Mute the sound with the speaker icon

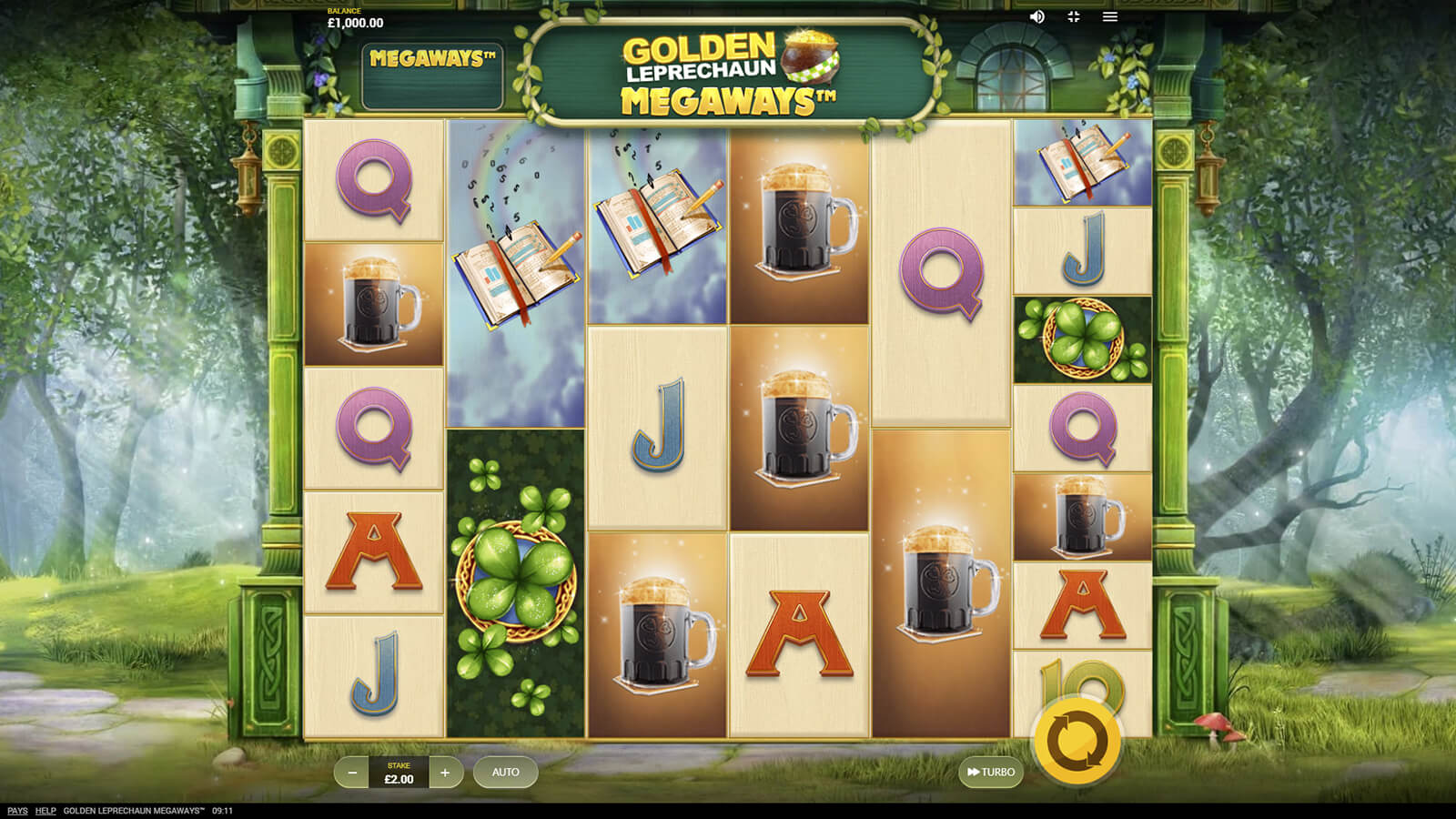point(1036,16)
